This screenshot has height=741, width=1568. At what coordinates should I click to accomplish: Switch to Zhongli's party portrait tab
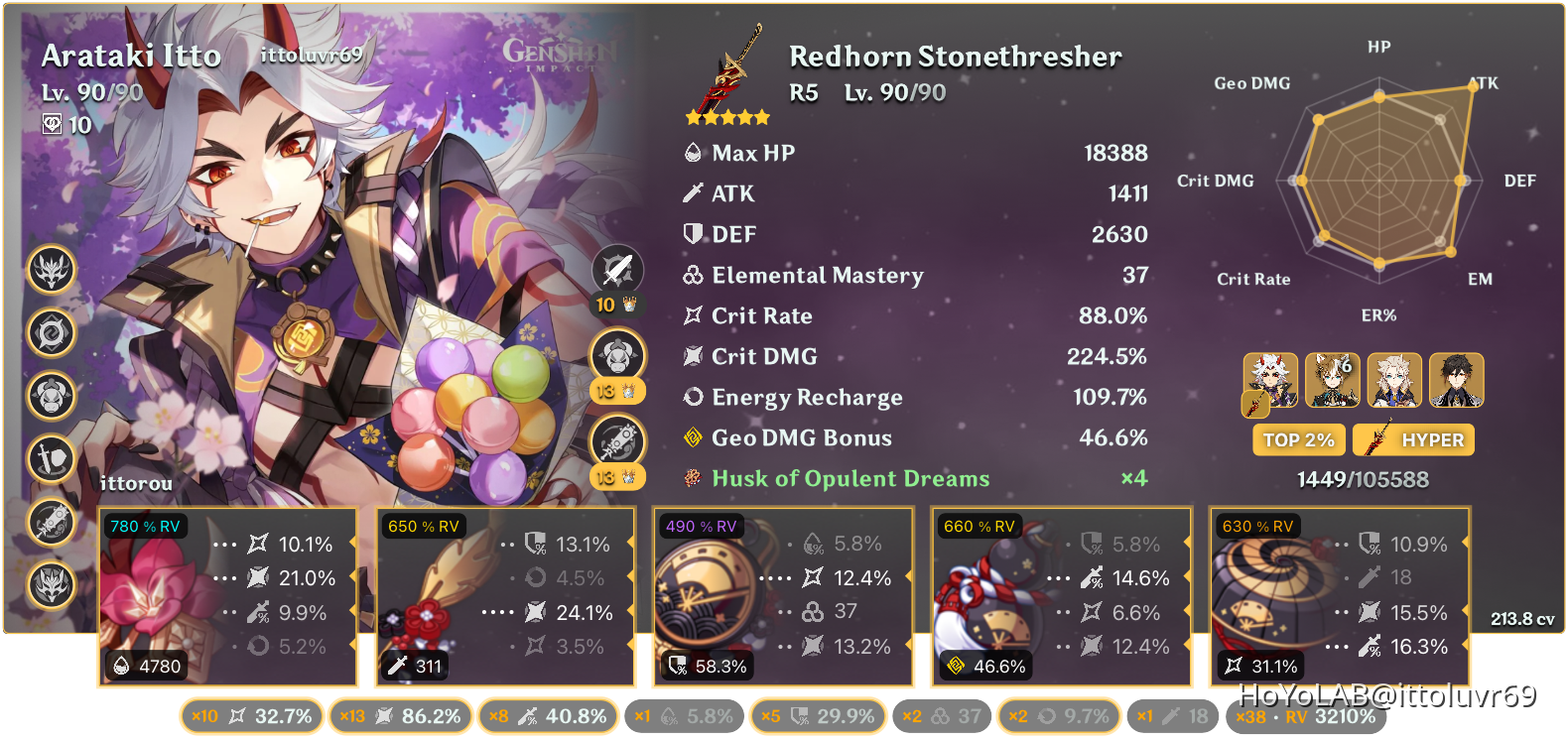(x=1459, y=380)
